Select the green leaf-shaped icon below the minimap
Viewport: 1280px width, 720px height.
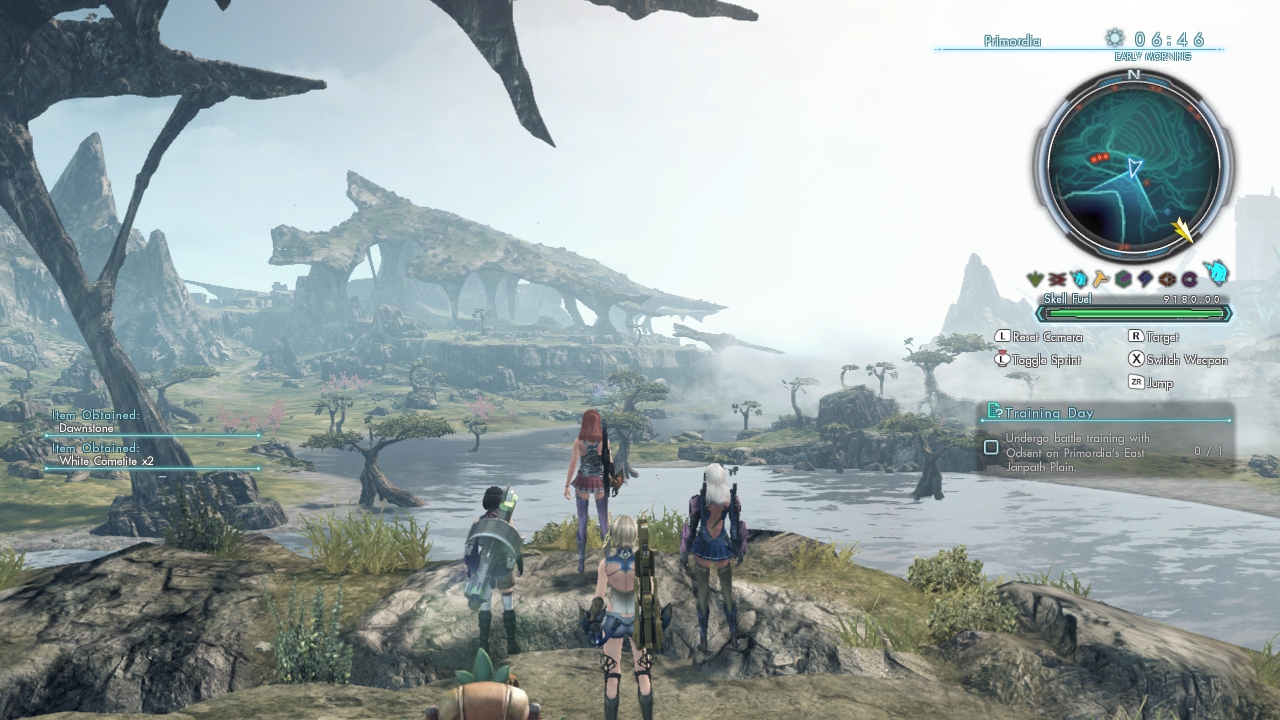click(1036, 279)
